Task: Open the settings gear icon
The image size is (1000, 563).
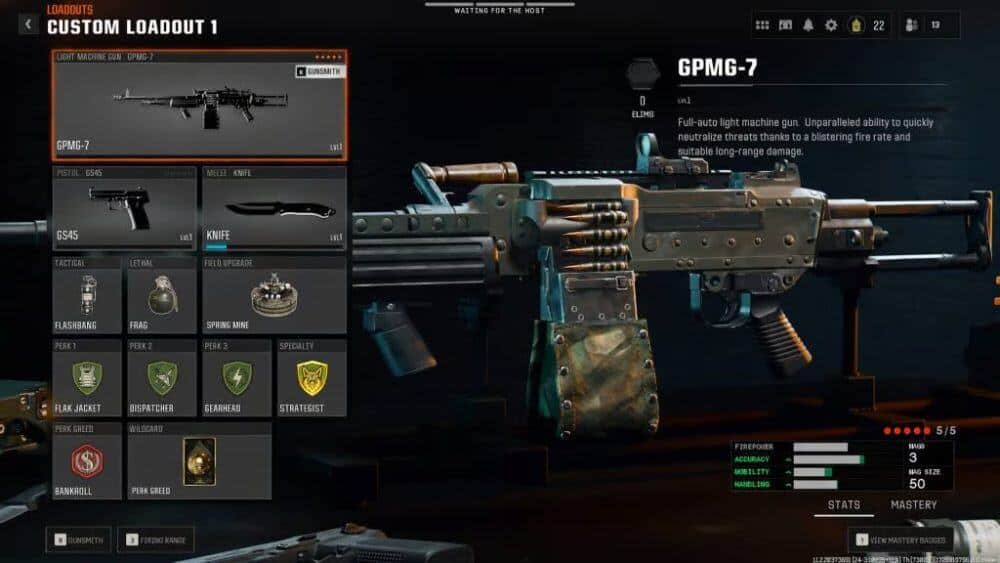Action: (830, 25)
